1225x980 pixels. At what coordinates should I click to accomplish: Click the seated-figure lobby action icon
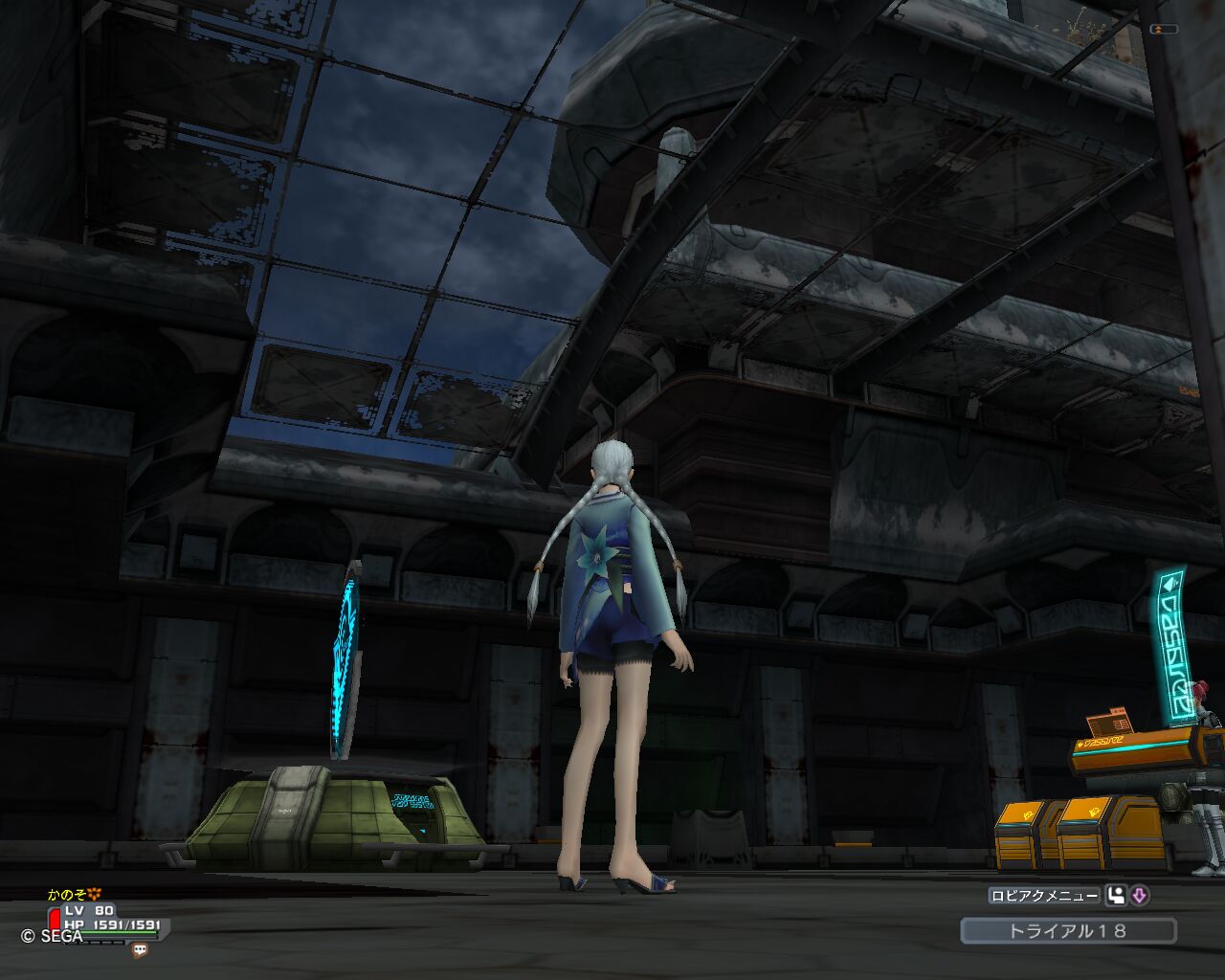click(1115, 896)
